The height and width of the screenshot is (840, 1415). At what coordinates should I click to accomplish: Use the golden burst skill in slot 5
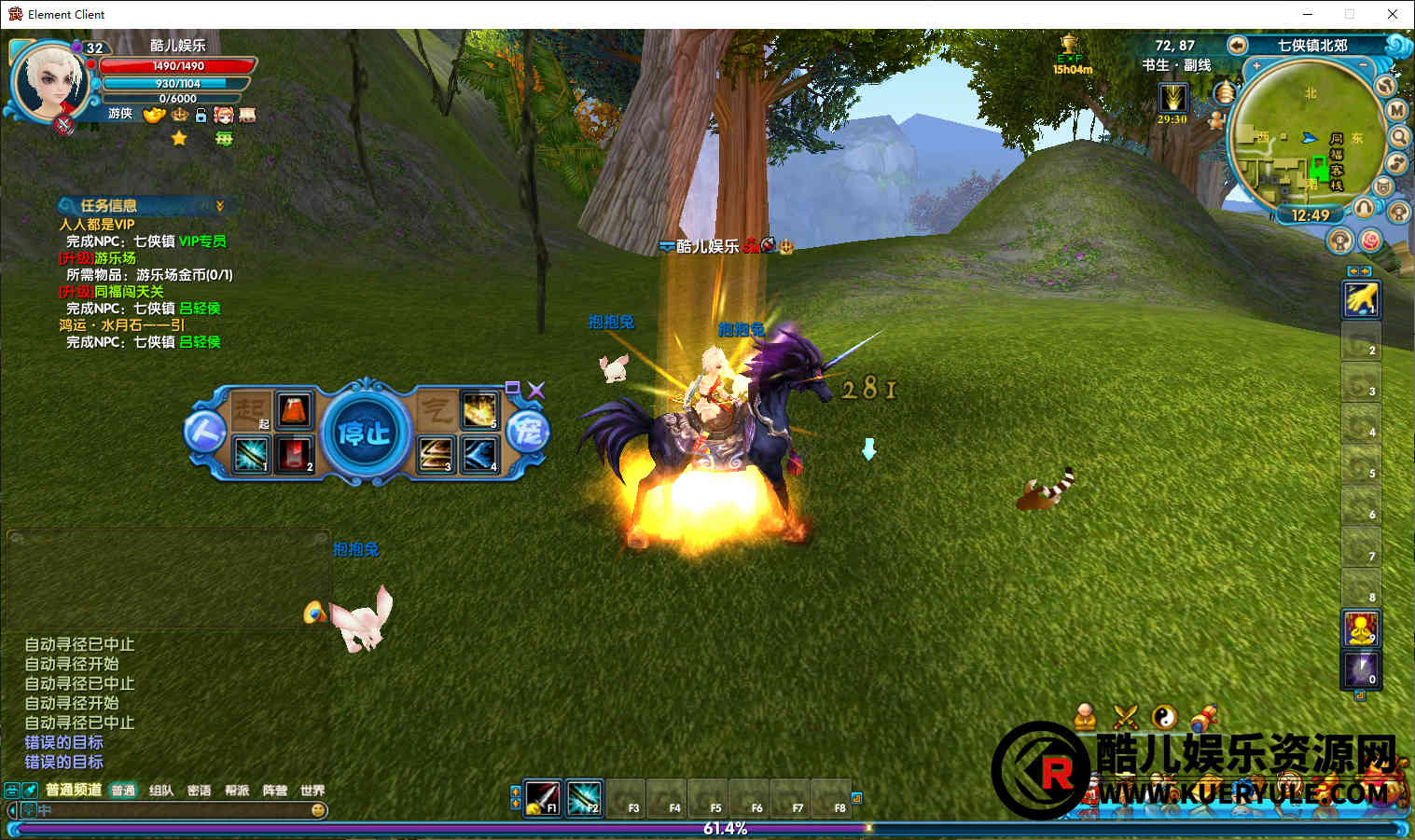tap(479, 410)
